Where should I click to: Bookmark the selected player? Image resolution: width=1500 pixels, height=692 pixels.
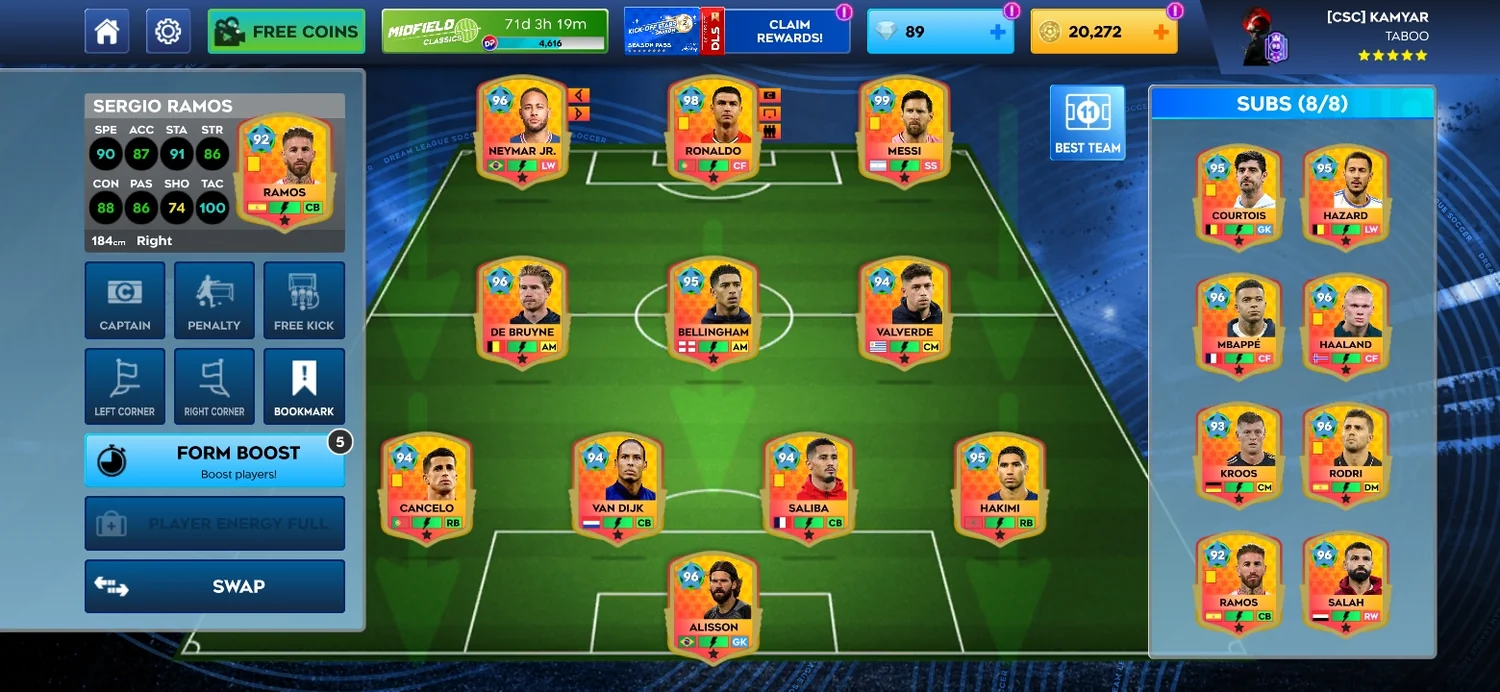(x=304, y=387)
